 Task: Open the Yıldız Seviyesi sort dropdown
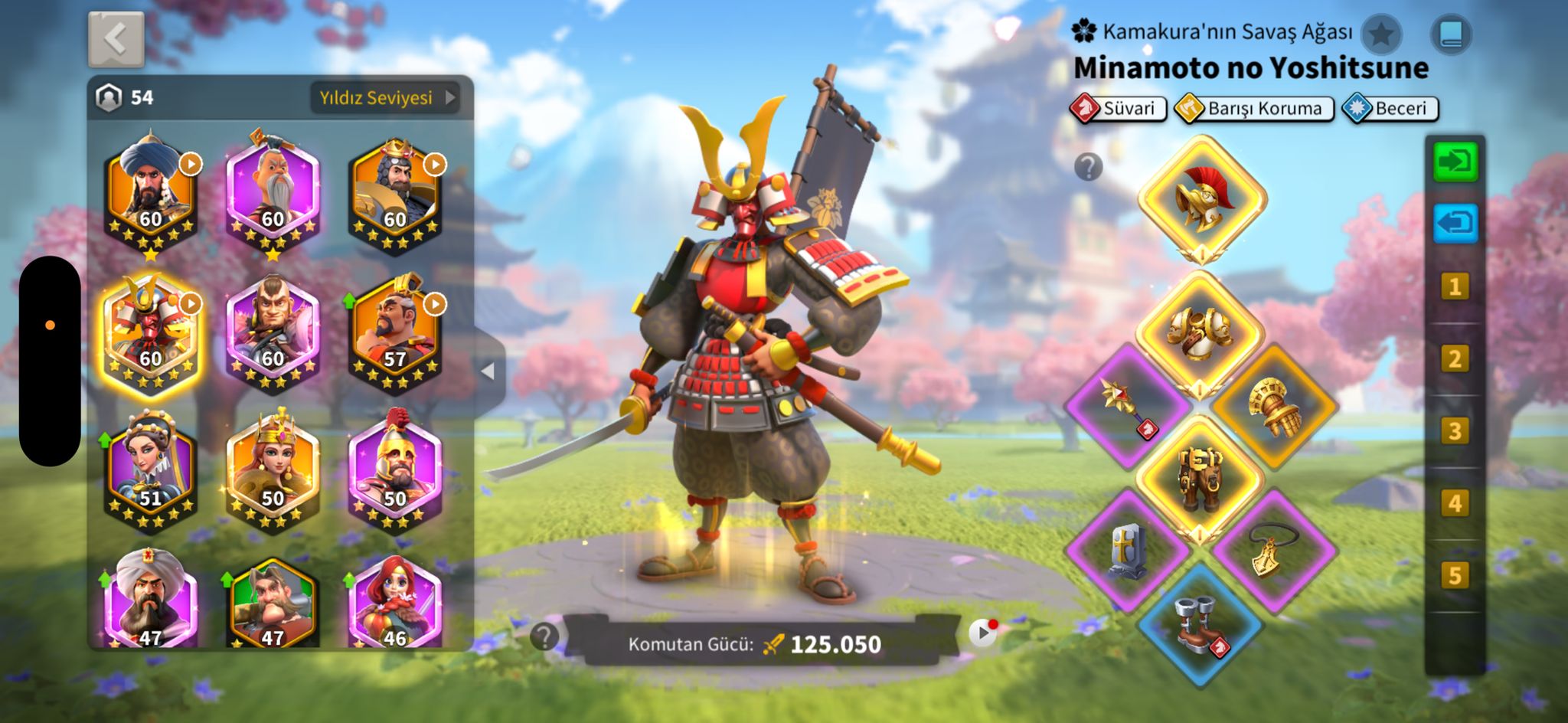pos(385,98)
